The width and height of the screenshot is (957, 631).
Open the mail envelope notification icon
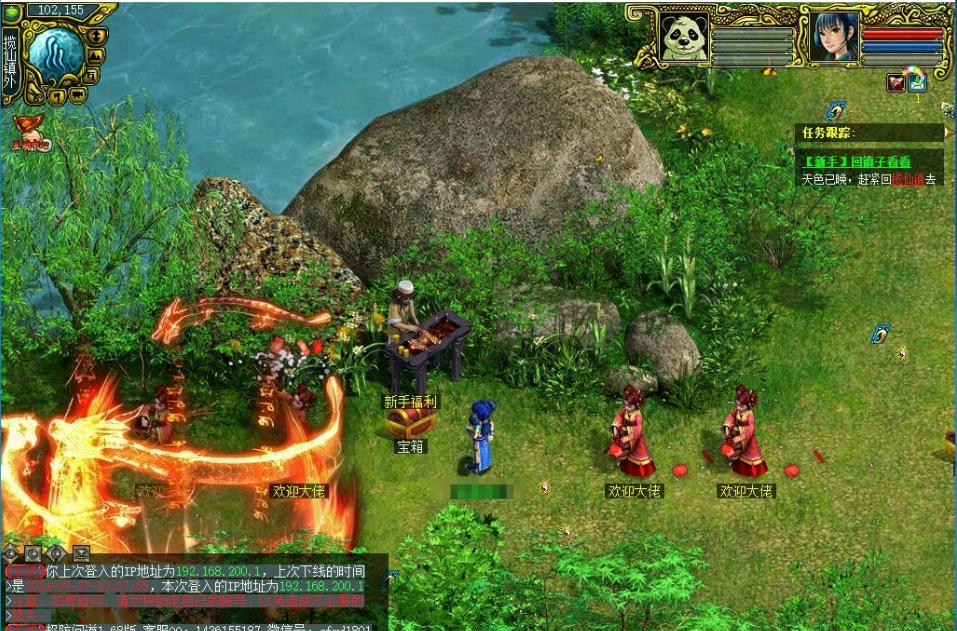coord(917,82)
